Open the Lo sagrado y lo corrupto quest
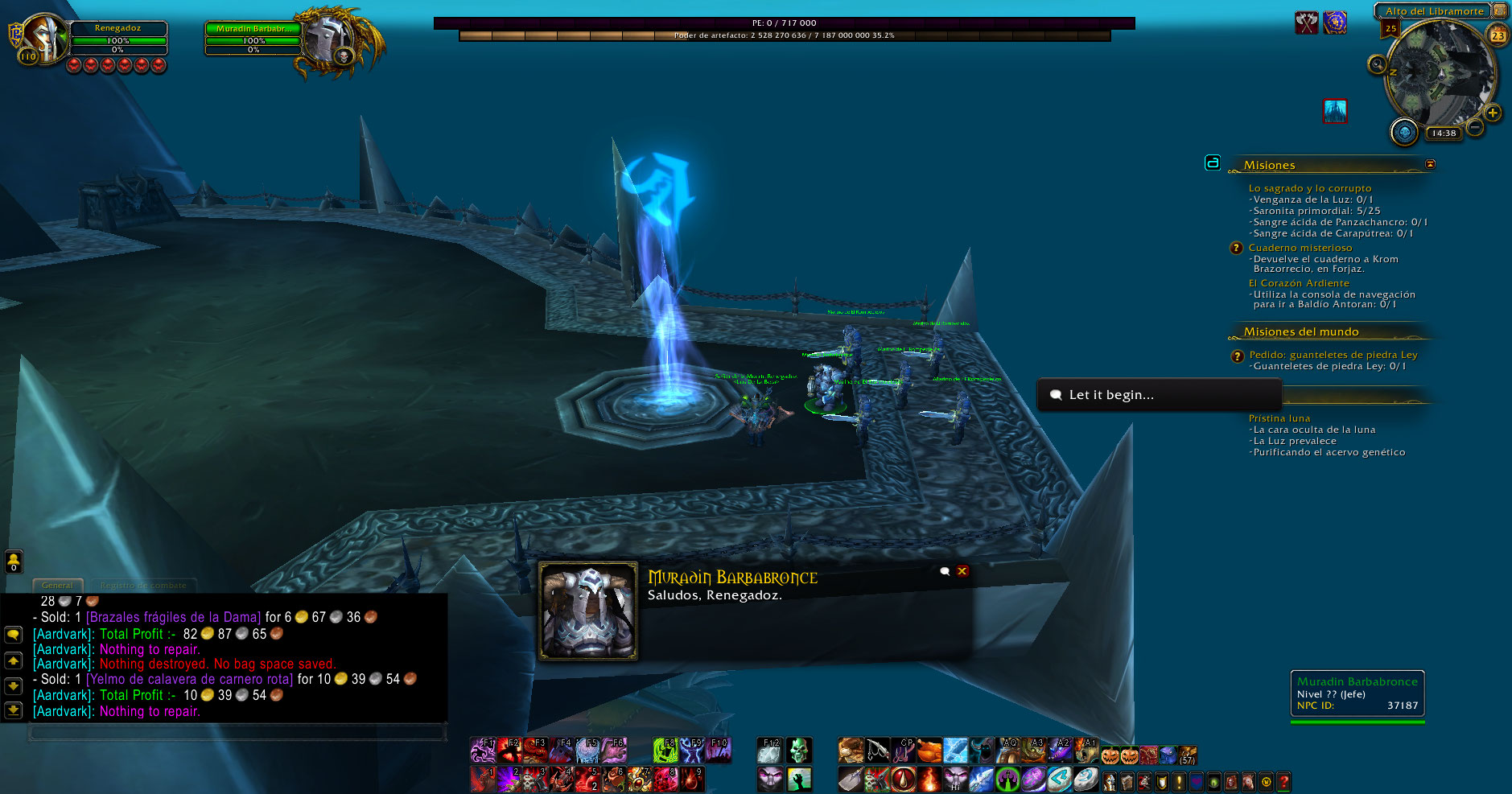The width and height of the screenshot is (1512, 794). click(1309, 188)
